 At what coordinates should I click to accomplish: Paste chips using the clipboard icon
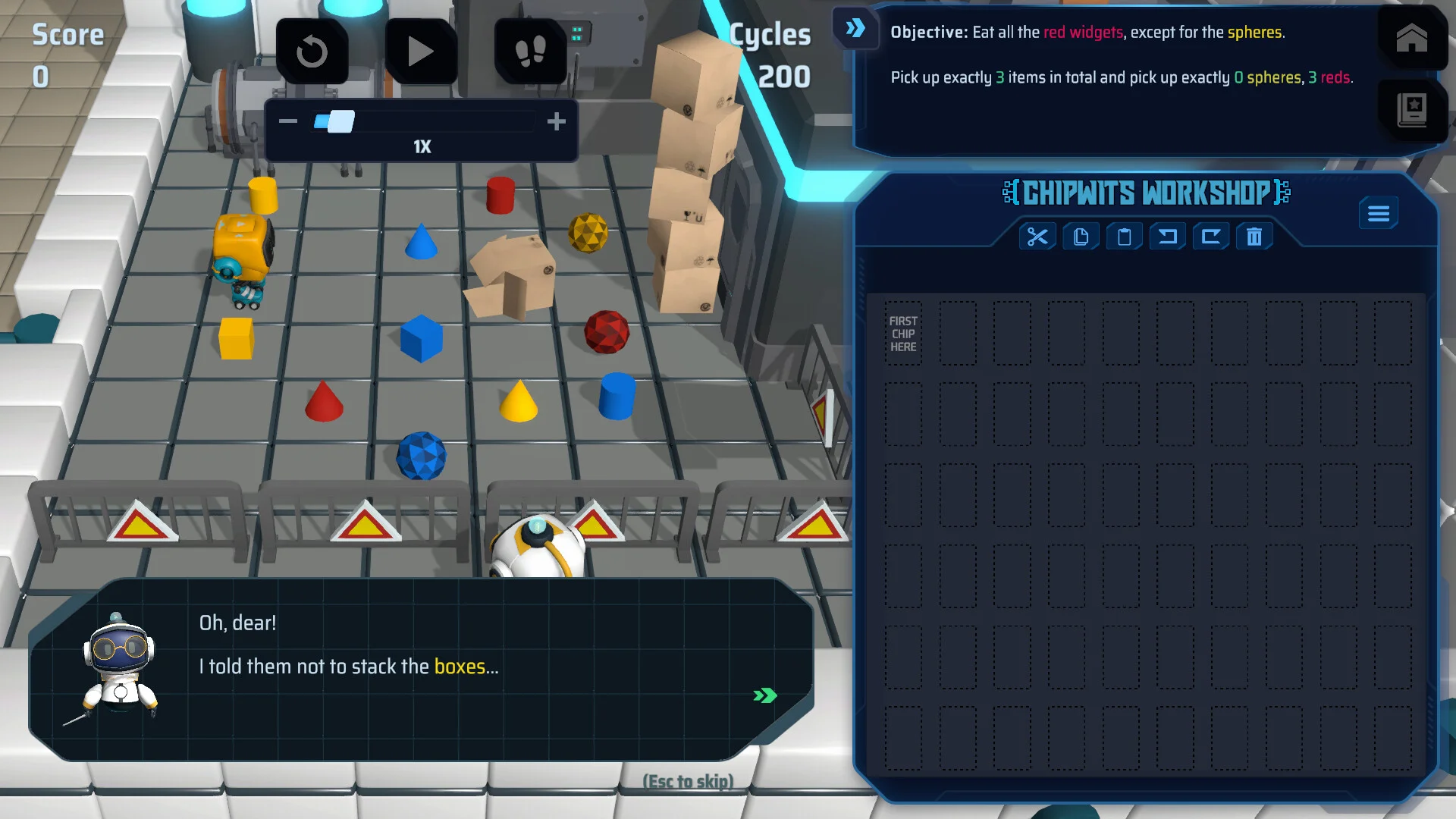1124,237
